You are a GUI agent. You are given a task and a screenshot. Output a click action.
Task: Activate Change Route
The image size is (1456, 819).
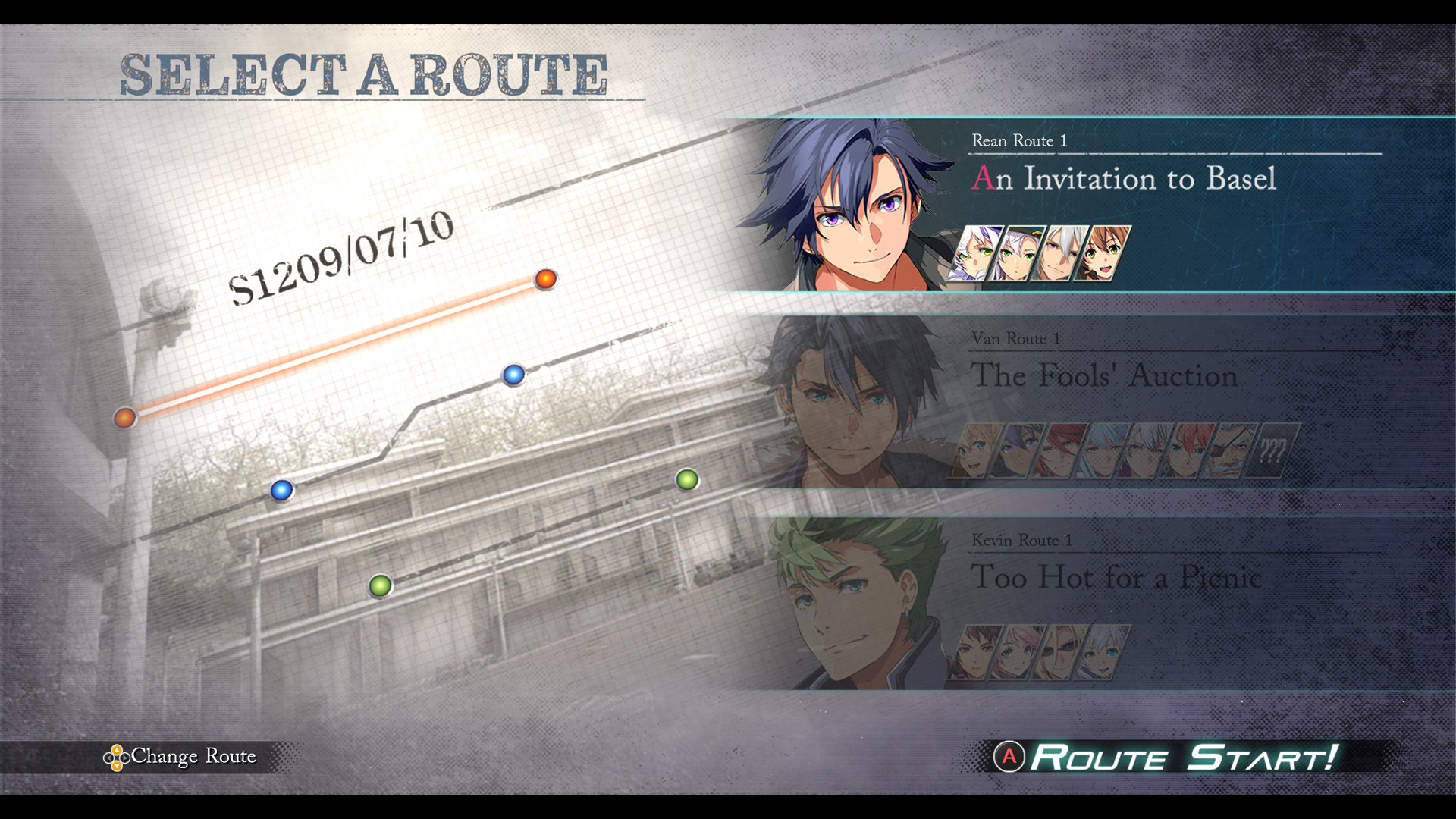(182, 756)
